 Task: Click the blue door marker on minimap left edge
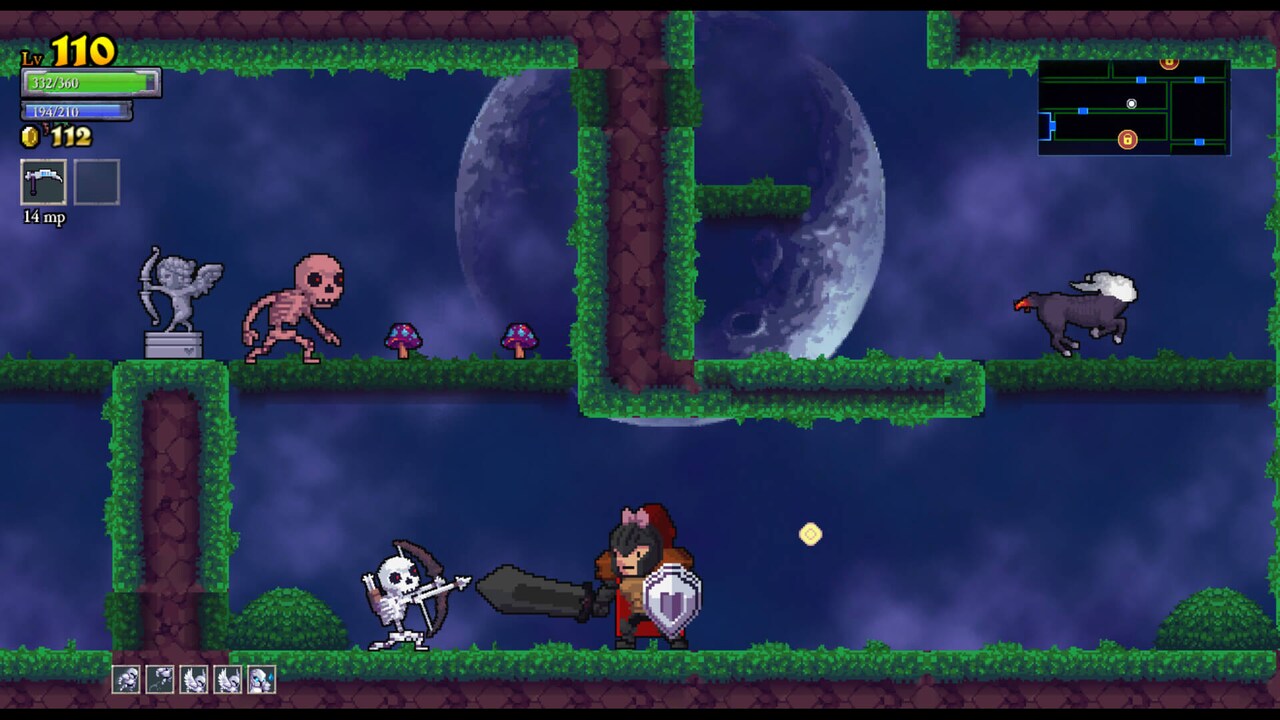click(1052, 126)
